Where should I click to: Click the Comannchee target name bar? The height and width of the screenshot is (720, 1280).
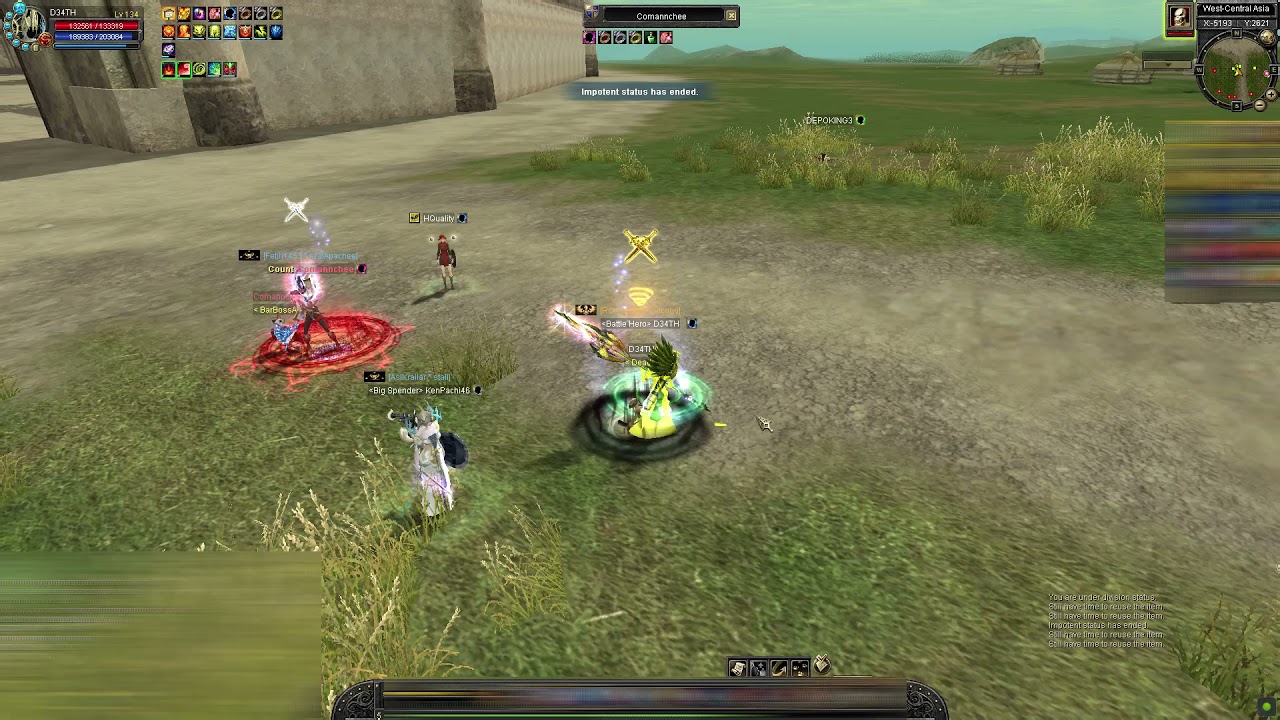click(661, 16)
